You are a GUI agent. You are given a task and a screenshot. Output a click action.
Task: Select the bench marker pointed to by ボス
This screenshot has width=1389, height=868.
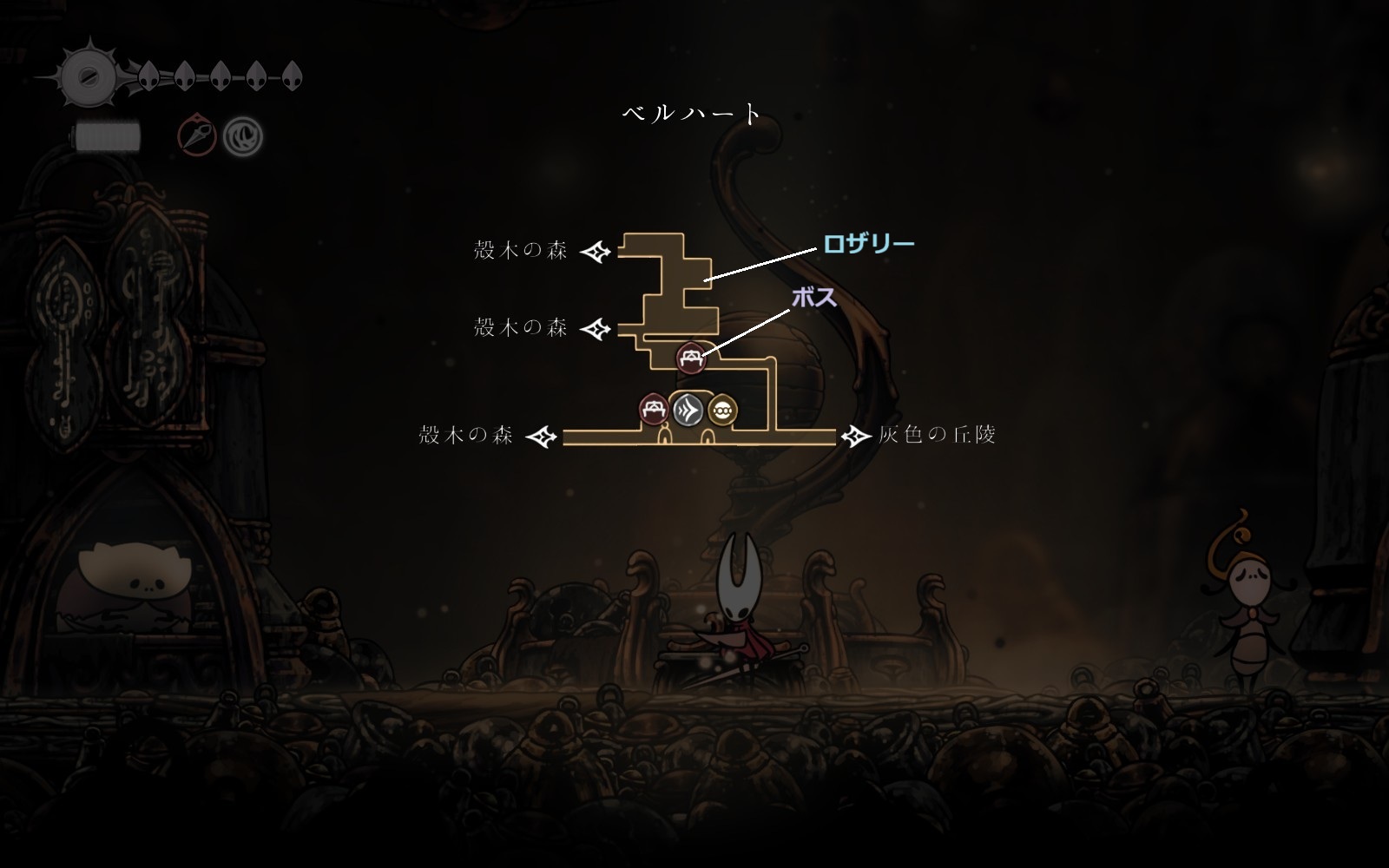point(691,357)
